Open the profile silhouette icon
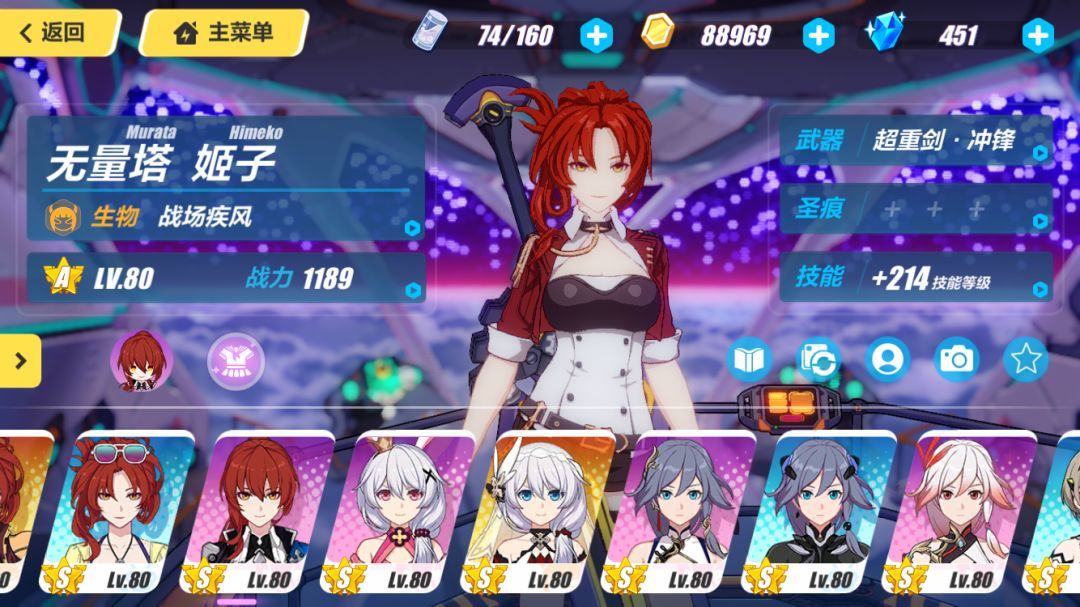 point(887,359)
